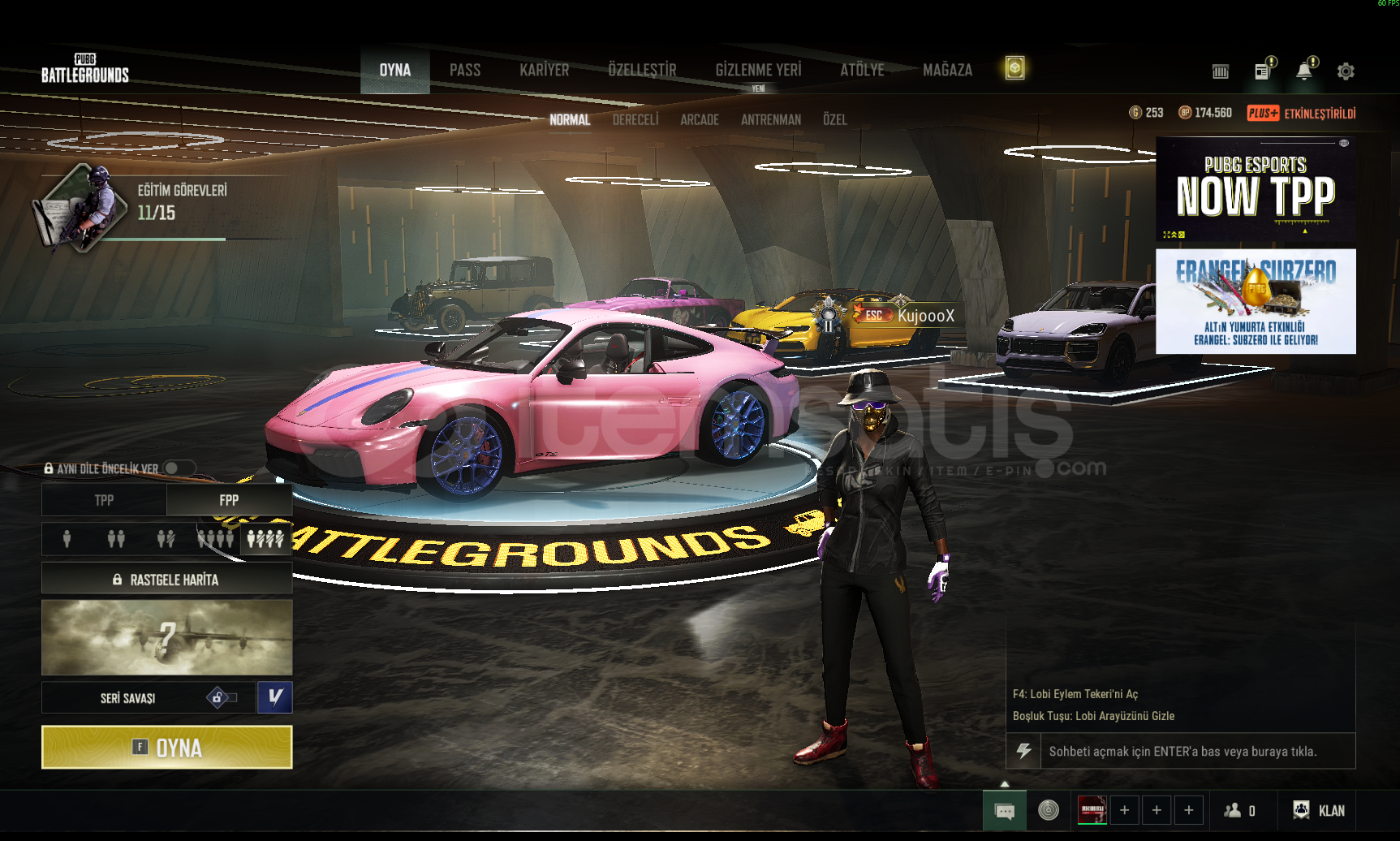Choose the ARCADE mode tab
Viewport: 1400px width, 841px height.
pyautogui.click(x=700, y=120)
